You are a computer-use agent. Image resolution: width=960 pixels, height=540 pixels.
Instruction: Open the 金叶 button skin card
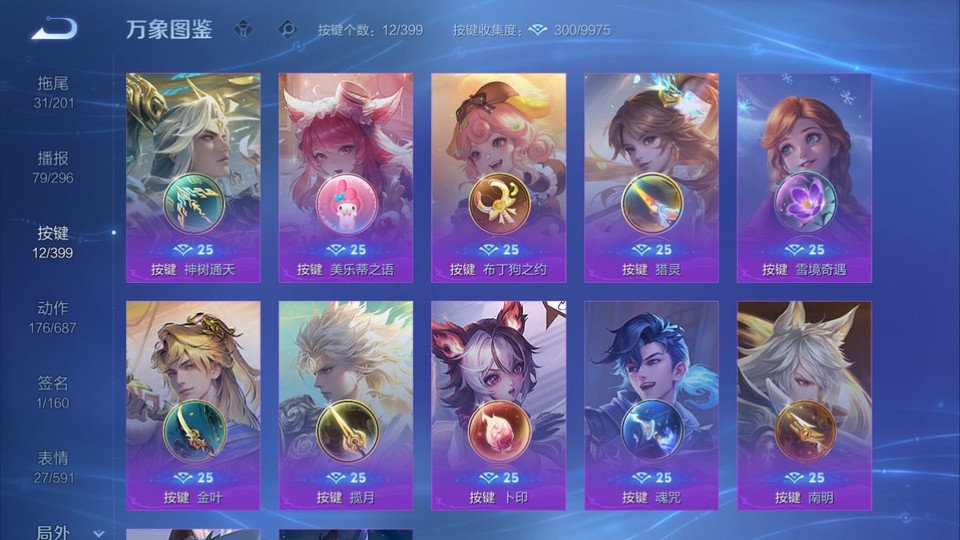tap(193, 405)
